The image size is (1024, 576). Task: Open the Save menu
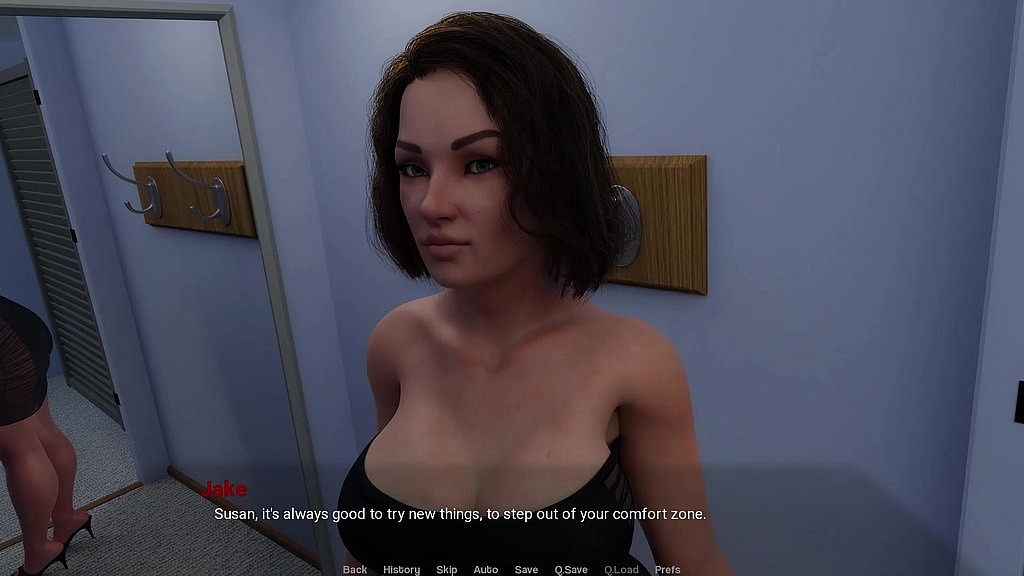tap(526, 570)
